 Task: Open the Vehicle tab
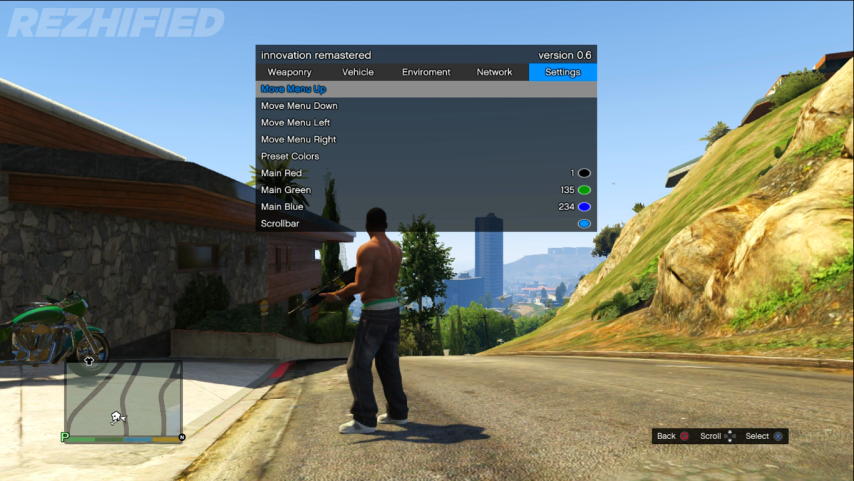[357, 72]
